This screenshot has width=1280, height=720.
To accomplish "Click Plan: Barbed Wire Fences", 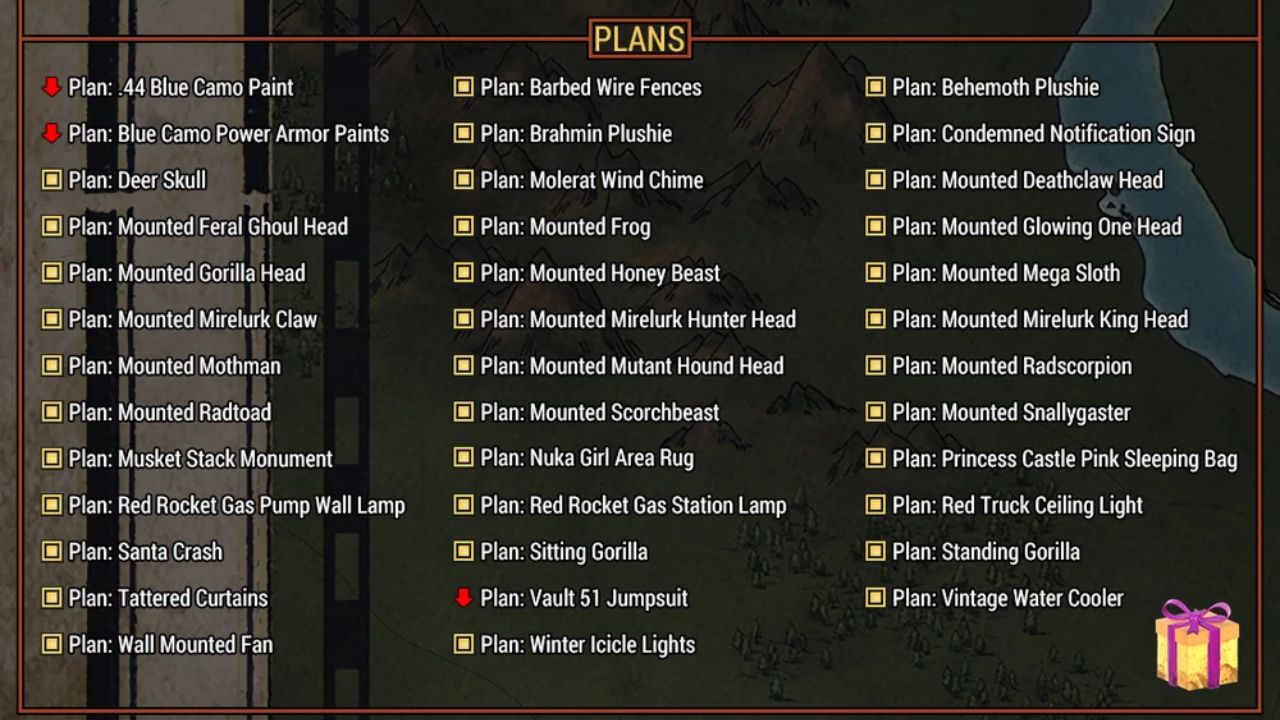I will 590,87.
